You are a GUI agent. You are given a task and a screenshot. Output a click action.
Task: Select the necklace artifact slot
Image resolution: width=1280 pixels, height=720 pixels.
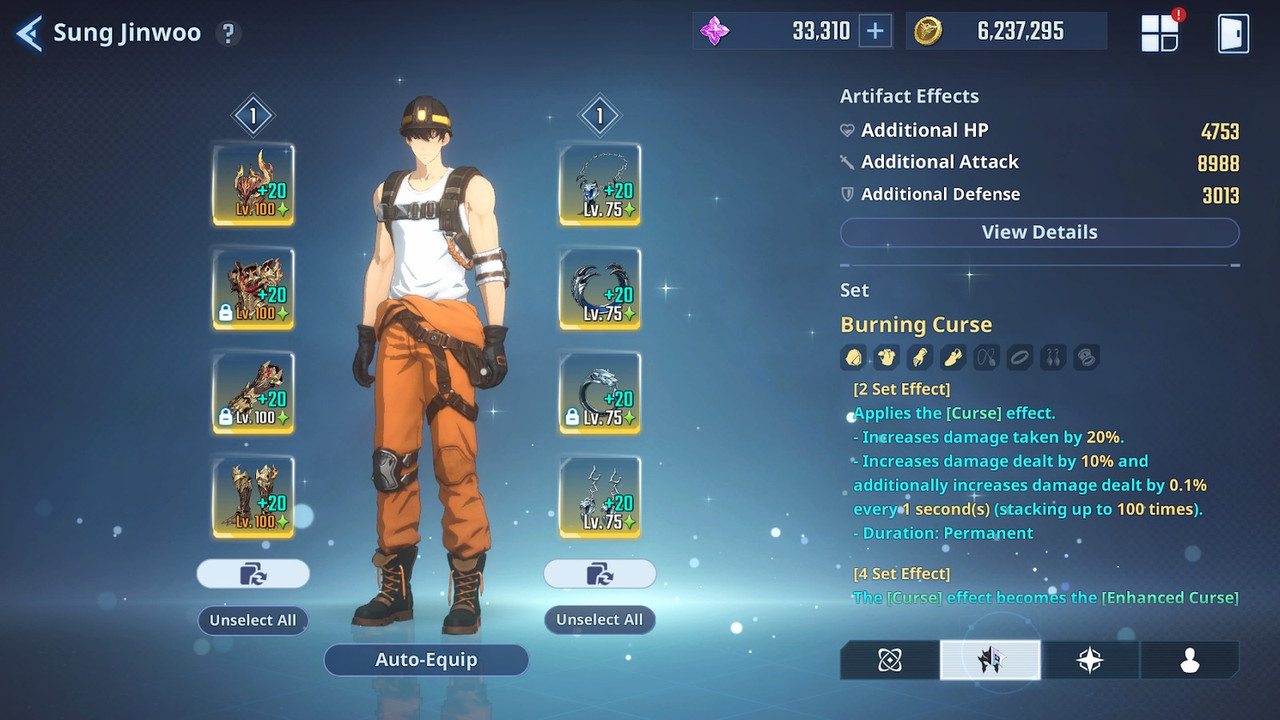tap(600, 185)
